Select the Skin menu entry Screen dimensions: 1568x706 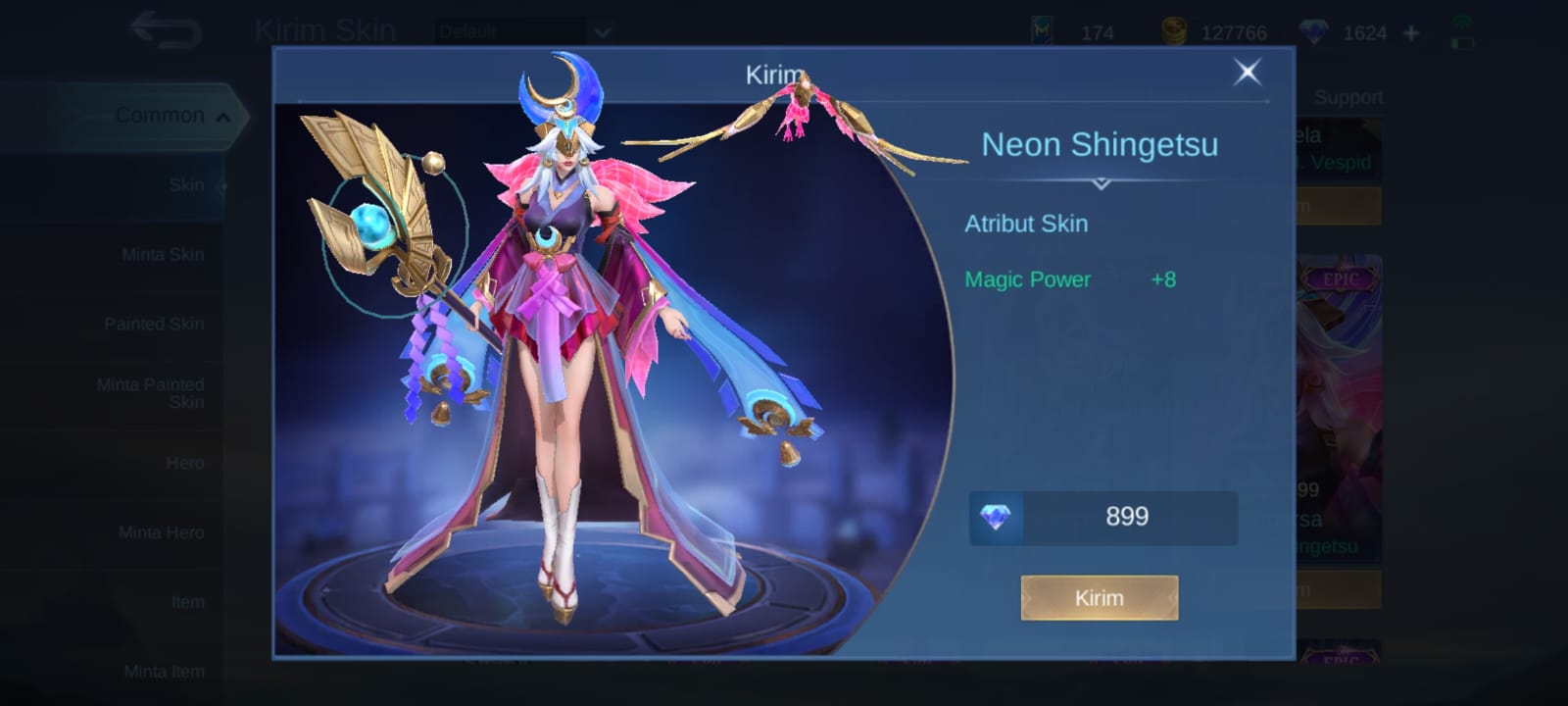click(185, 184)
